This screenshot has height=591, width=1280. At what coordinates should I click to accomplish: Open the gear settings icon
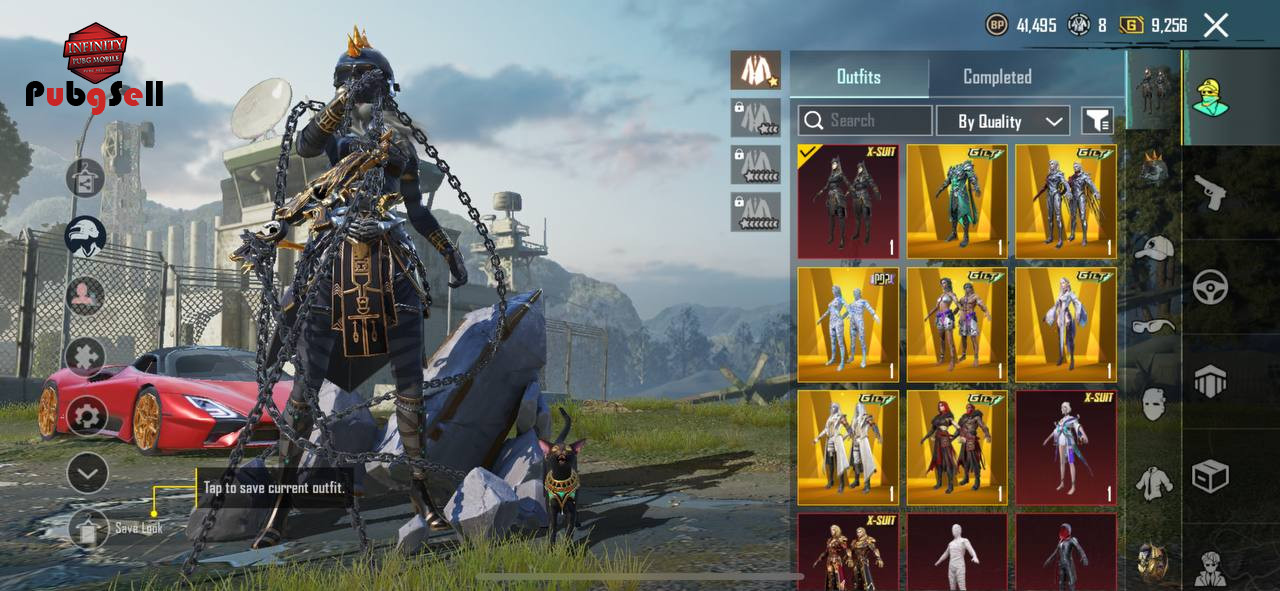coord(86,415)
